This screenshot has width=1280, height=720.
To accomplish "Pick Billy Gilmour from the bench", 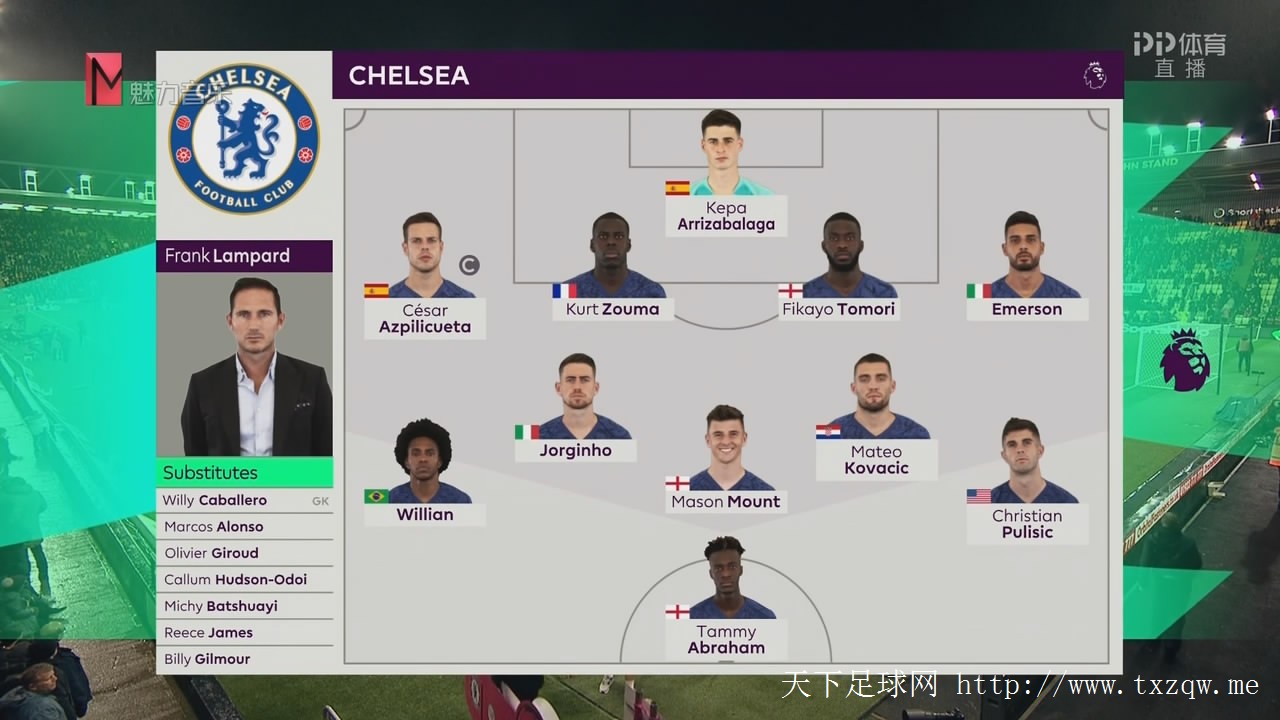I will point(244,659).
